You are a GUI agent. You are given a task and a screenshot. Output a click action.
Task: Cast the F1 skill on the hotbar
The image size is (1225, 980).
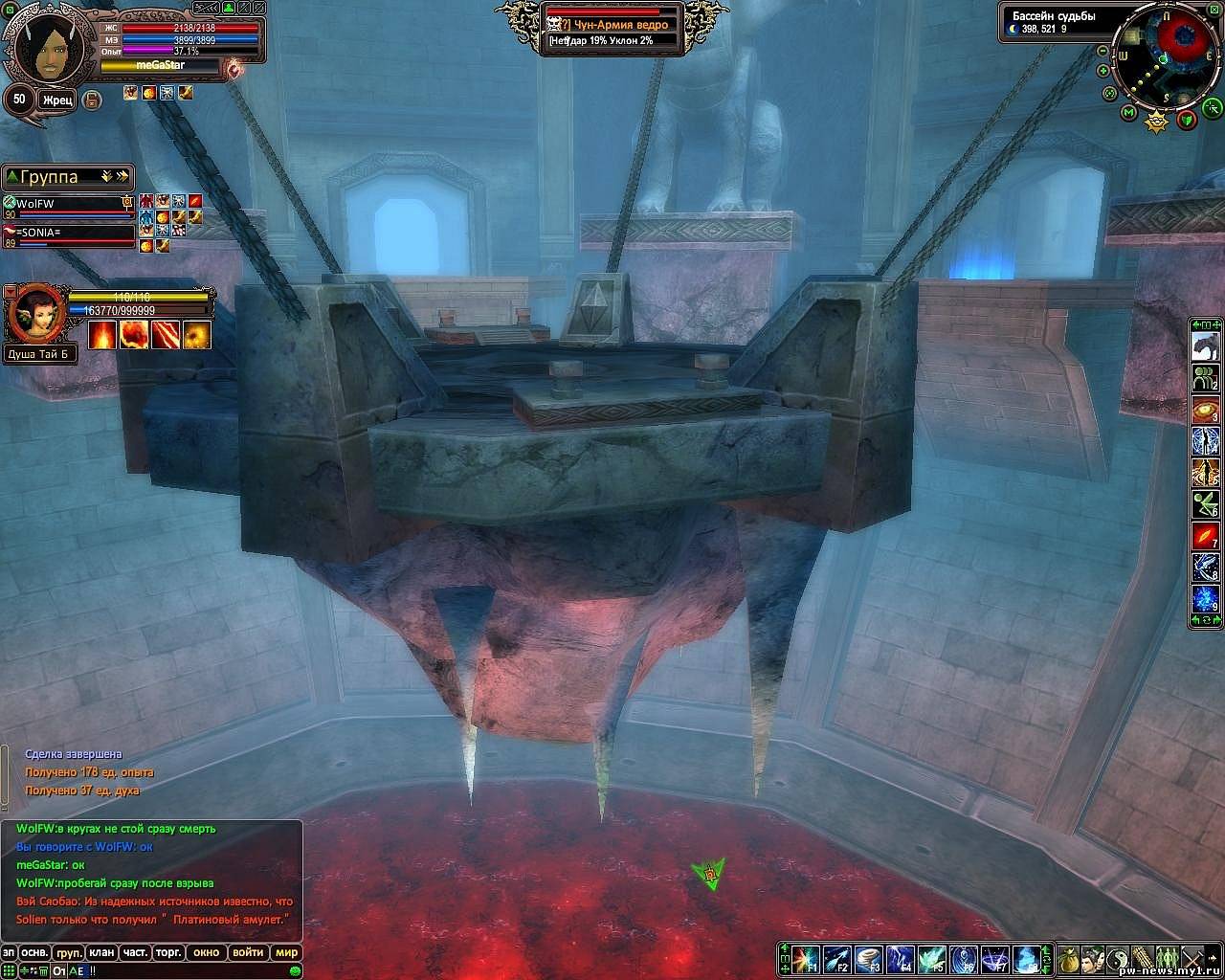pyautogui.click(x=808, y=959)
